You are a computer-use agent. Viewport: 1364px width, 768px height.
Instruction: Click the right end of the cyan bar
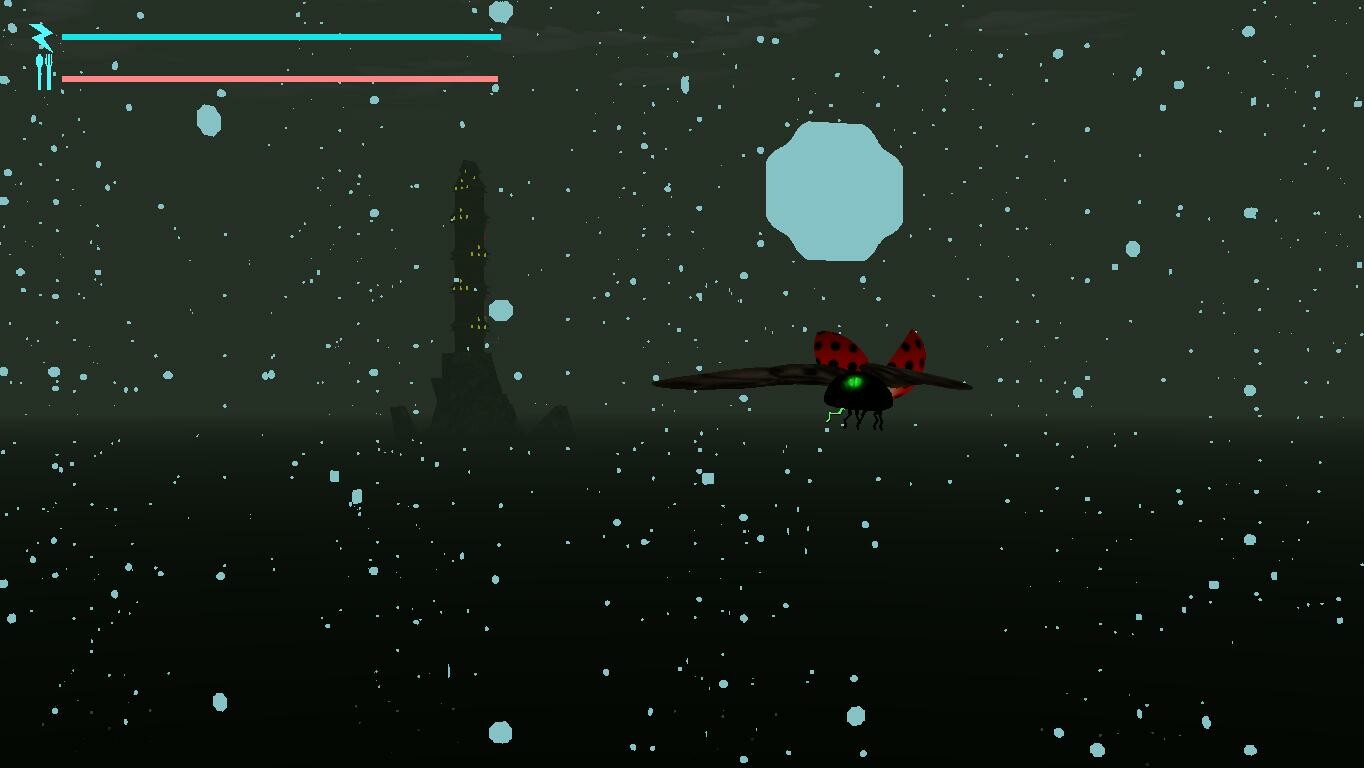(x=496, y=36)
